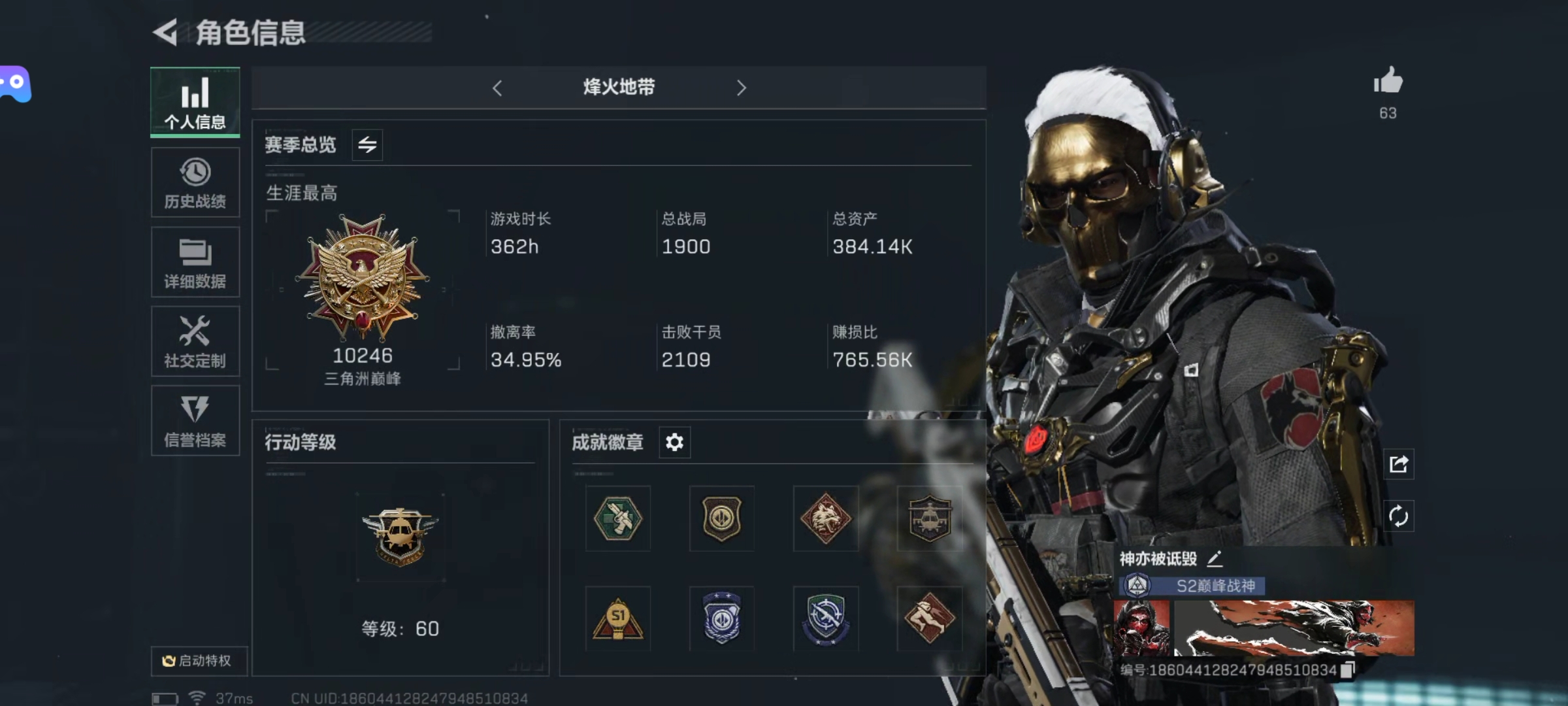The height and width of the screenshot is (706, 1568).
Task: Toggle the season overview swap view
Action: click(368, 144)
